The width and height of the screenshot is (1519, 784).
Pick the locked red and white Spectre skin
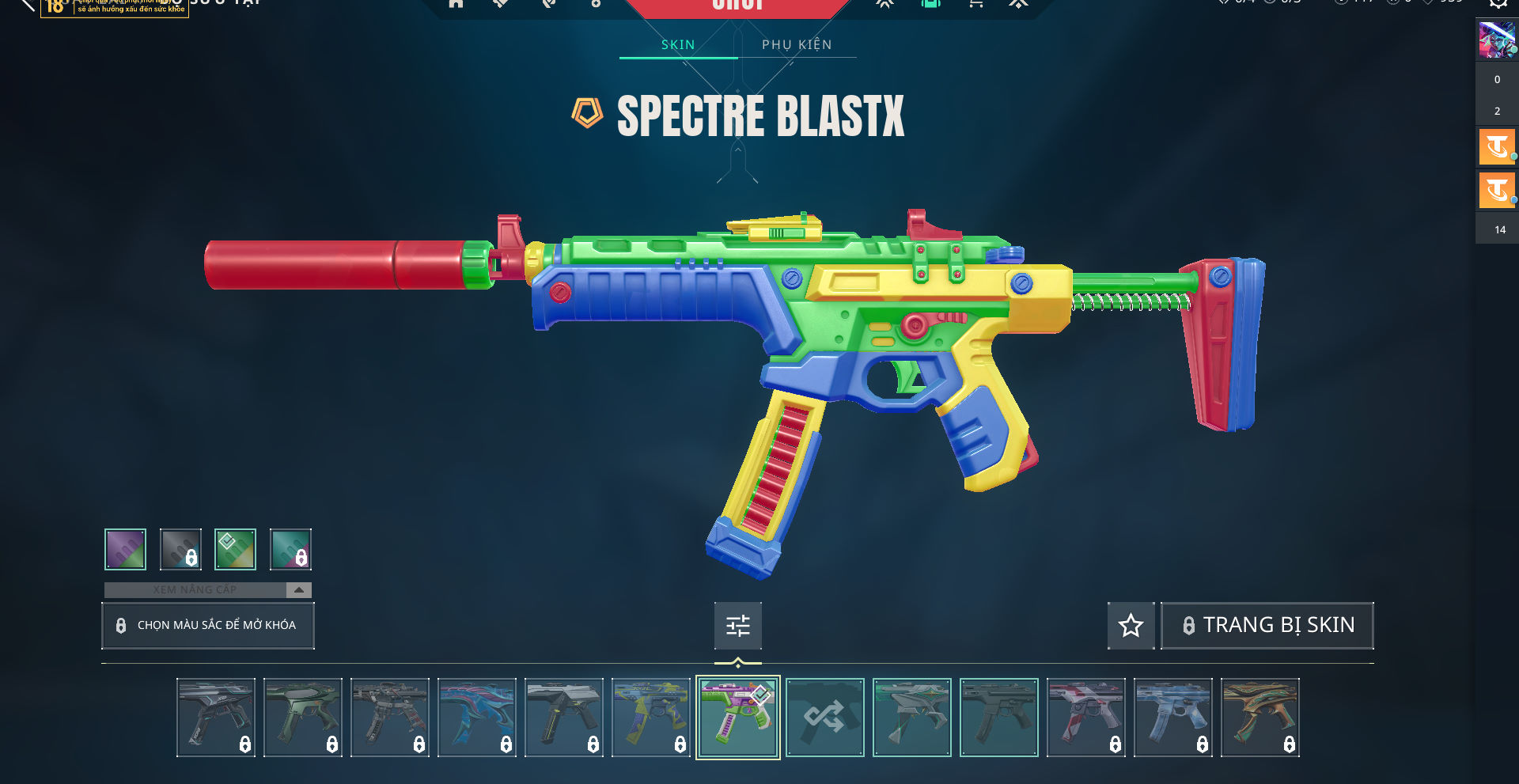[x=1085, y=718]
